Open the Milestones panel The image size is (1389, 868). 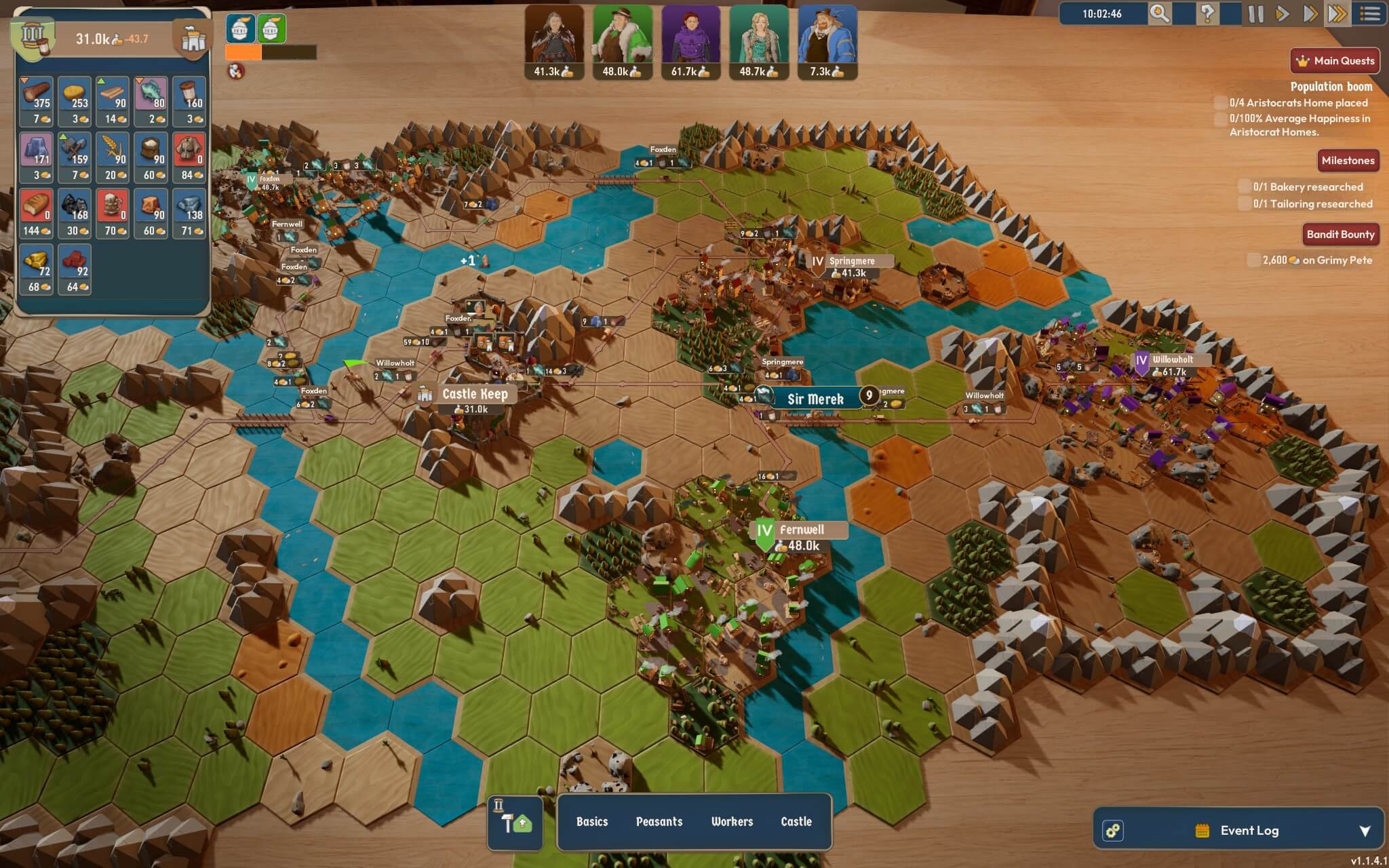(x=1348, y=161)
